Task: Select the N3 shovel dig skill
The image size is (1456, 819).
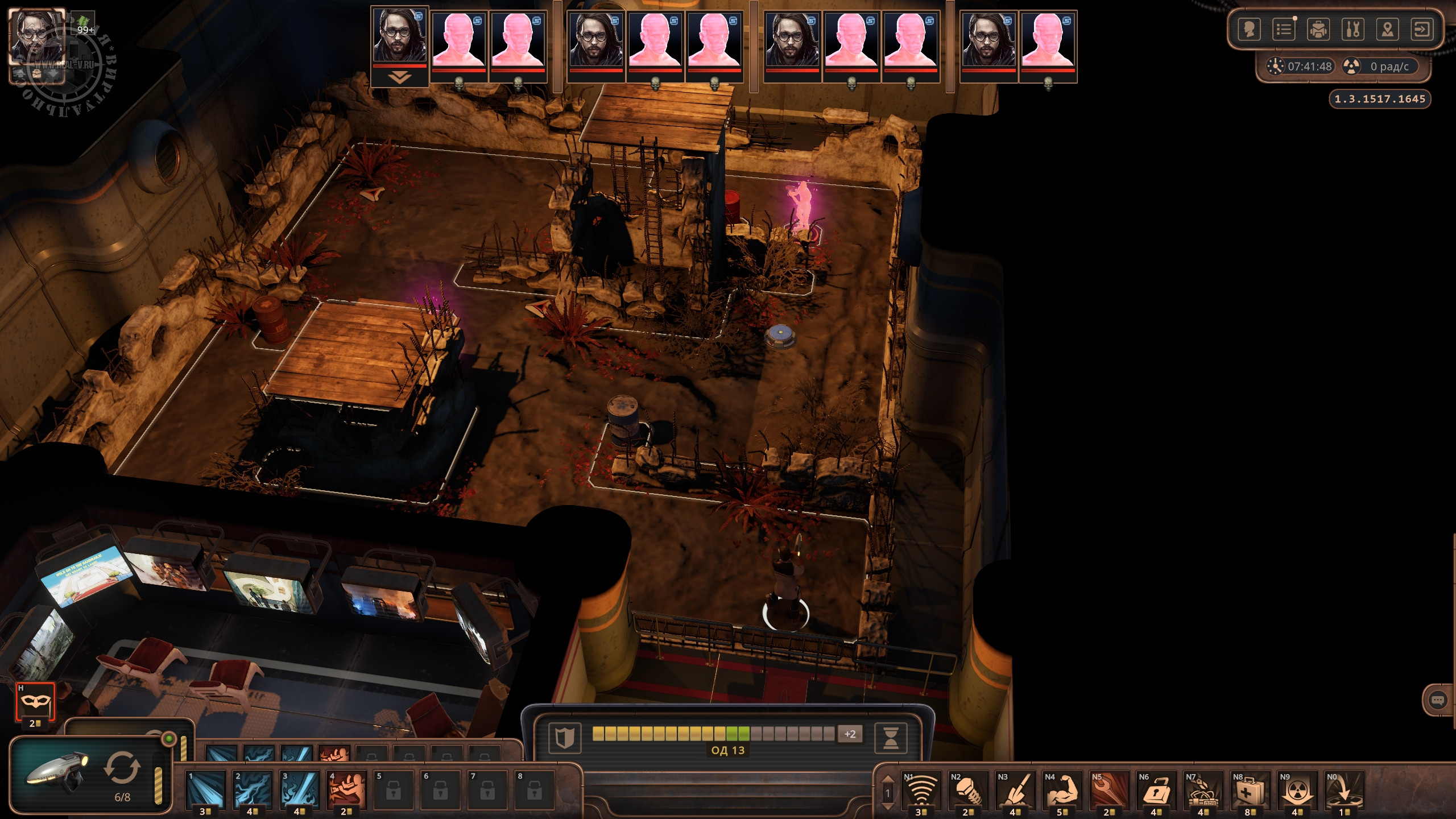Action: (x=1015, y=791)
